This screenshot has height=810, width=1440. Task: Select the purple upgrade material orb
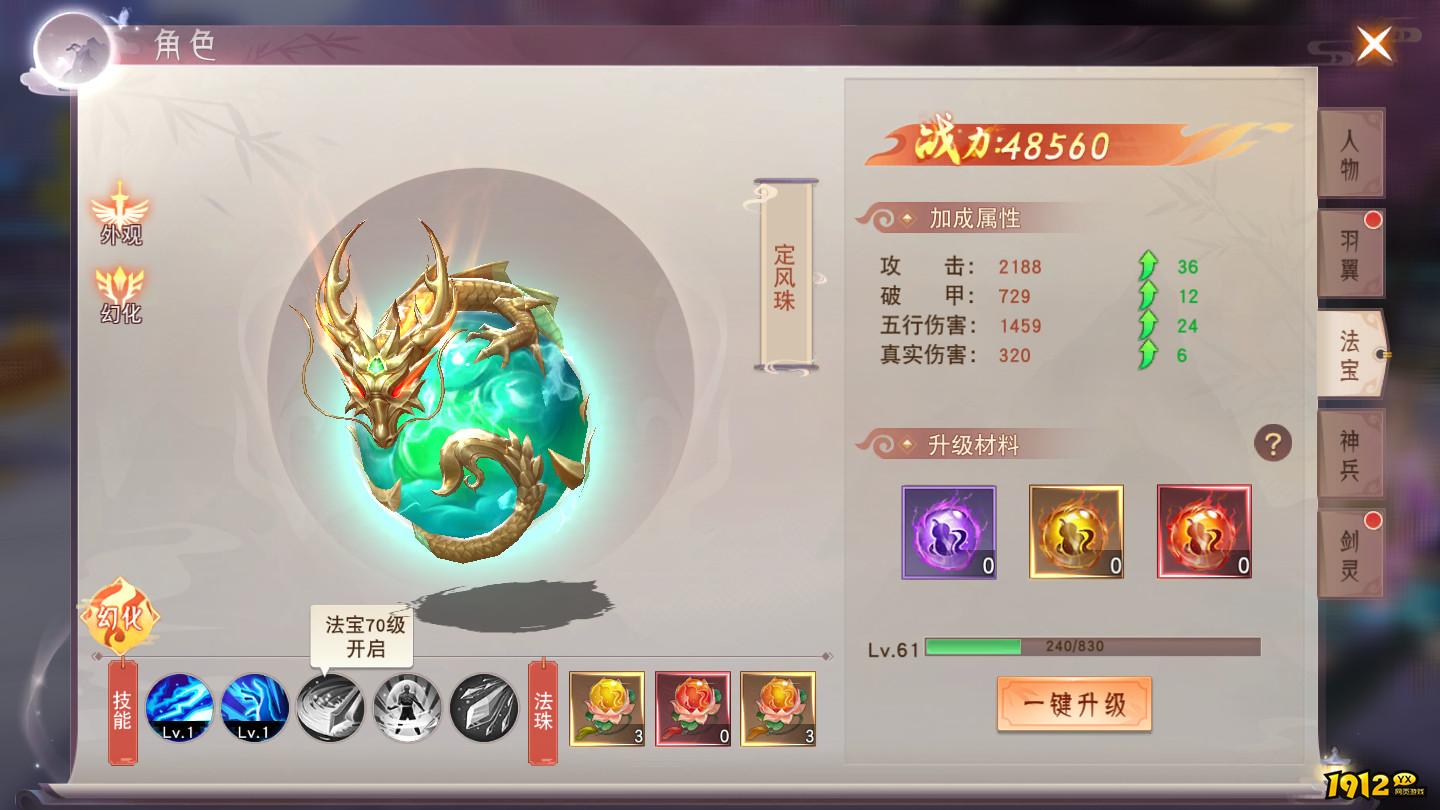pos(948,533)
